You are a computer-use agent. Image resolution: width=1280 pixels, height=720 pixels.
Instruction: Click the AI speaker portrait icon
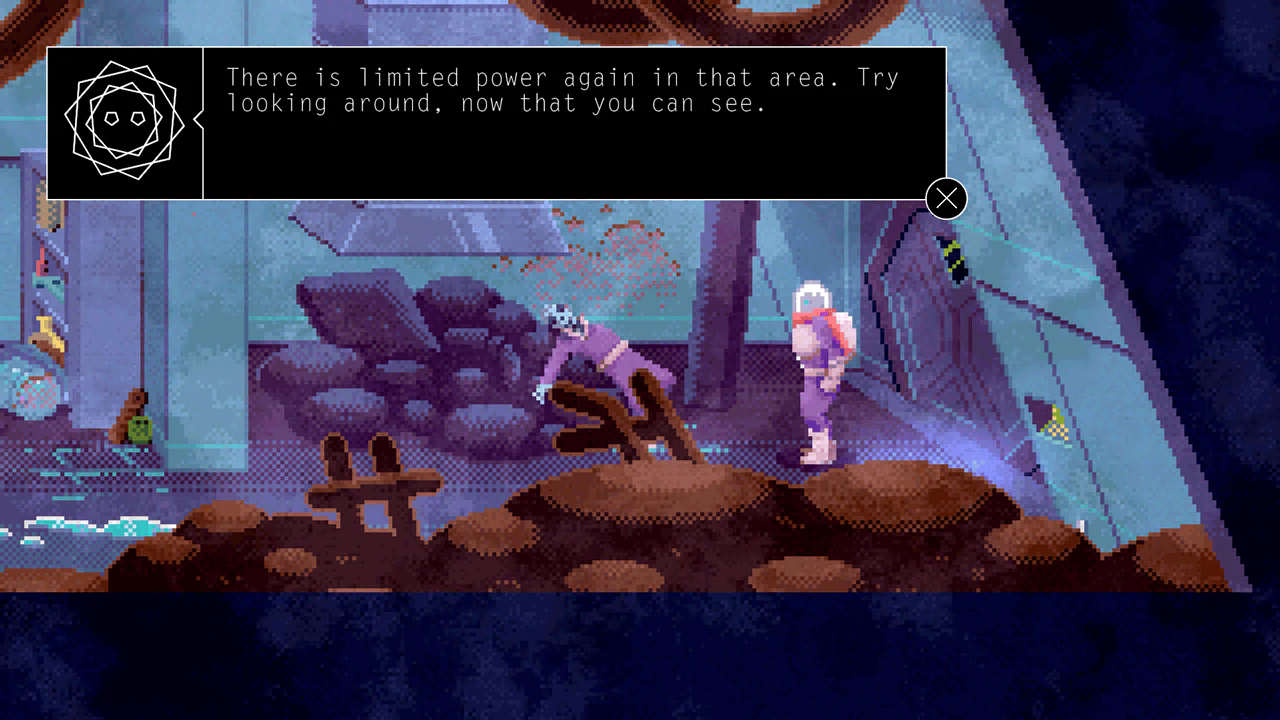click(124, 120)
